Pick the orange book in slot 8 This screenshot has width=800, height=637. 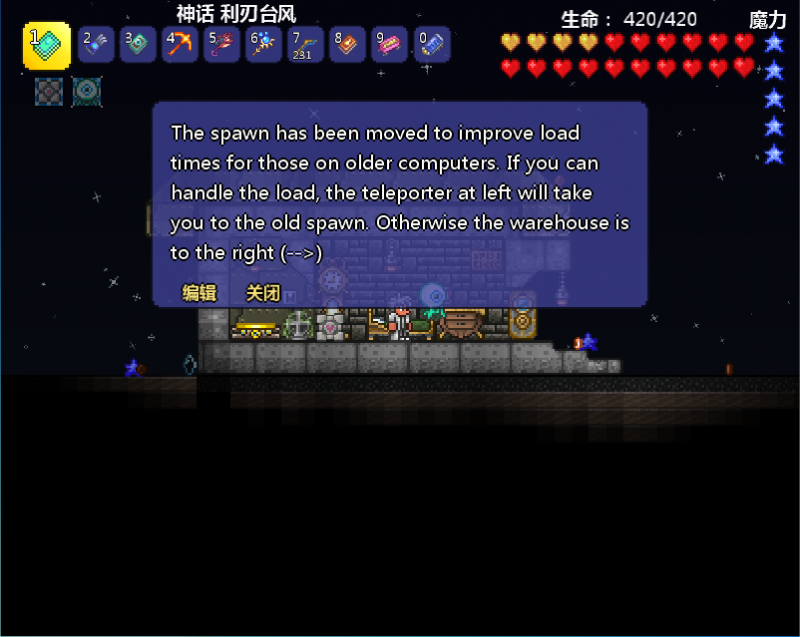(x=348, y=45)
